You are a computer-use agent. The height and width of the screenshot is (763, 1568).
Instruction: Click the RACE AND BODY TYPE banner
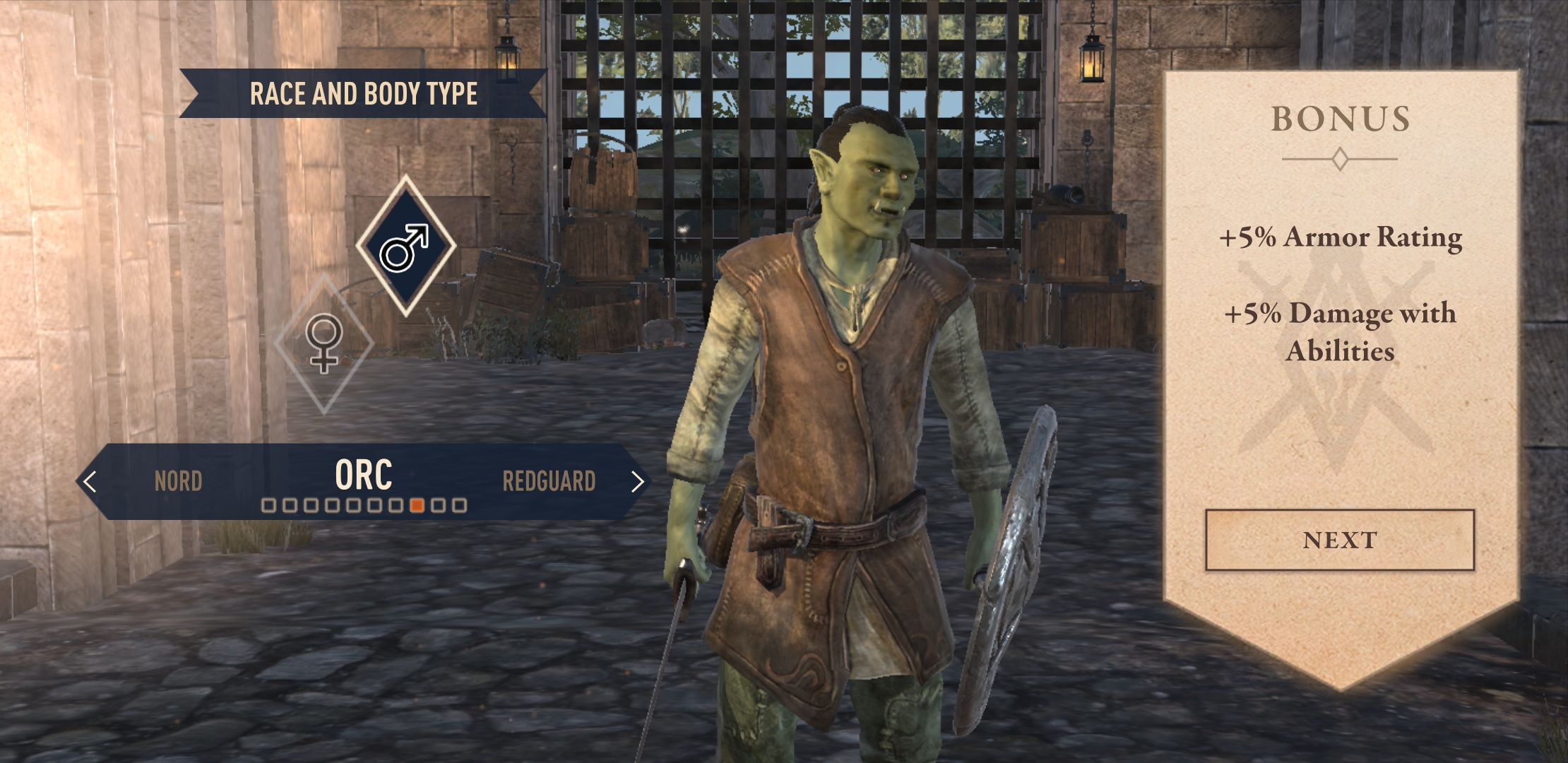[364, 91]
